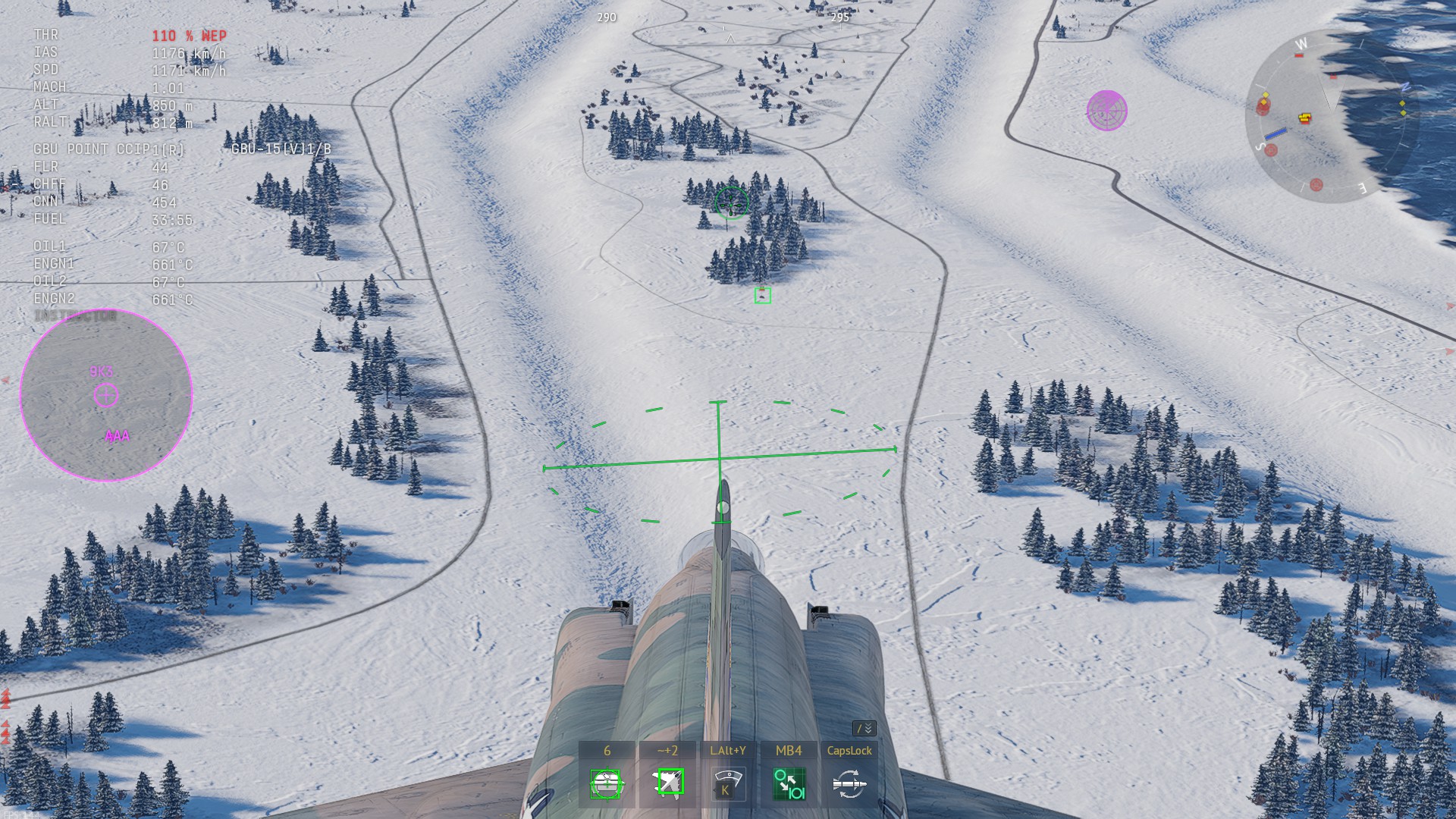
Task: Click the purple radar marker icon
Action: coord(1106,111)
